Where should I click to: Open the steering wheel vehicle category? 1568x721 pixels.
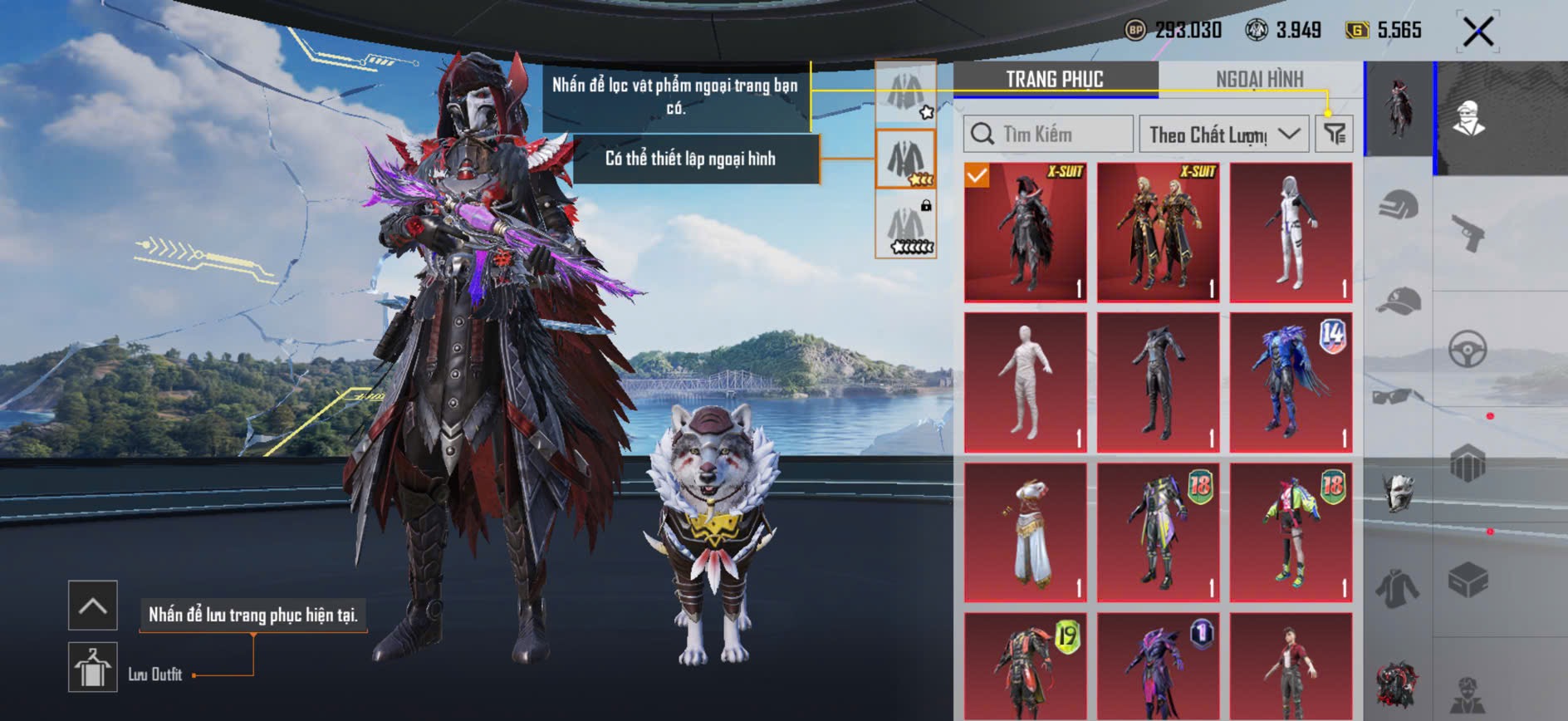click(1468, 350)
